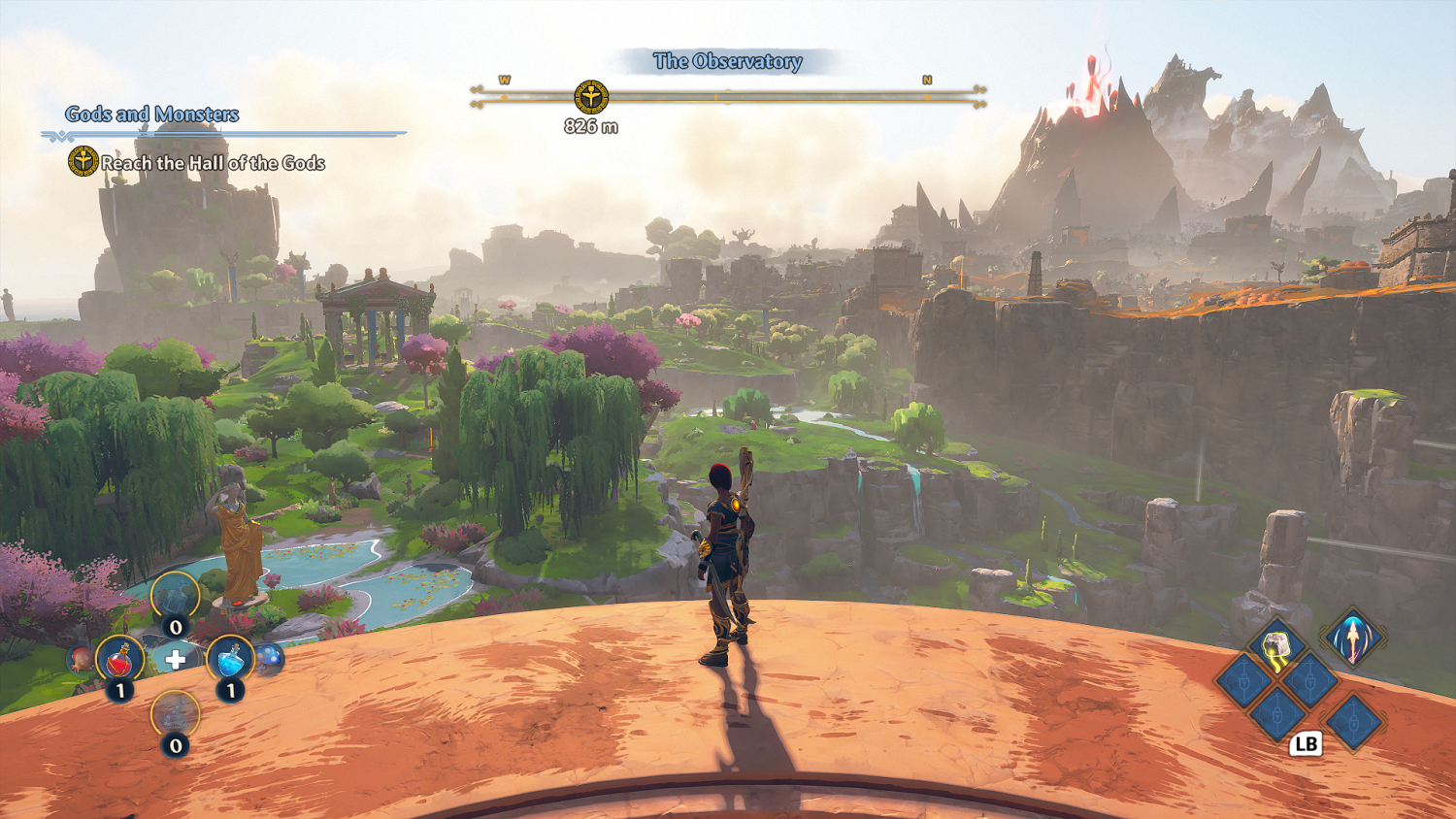The height and width of the screenshot is (819, 1456).
Task: Select the blue stamina potion slot
Action: tap(230, 660)
